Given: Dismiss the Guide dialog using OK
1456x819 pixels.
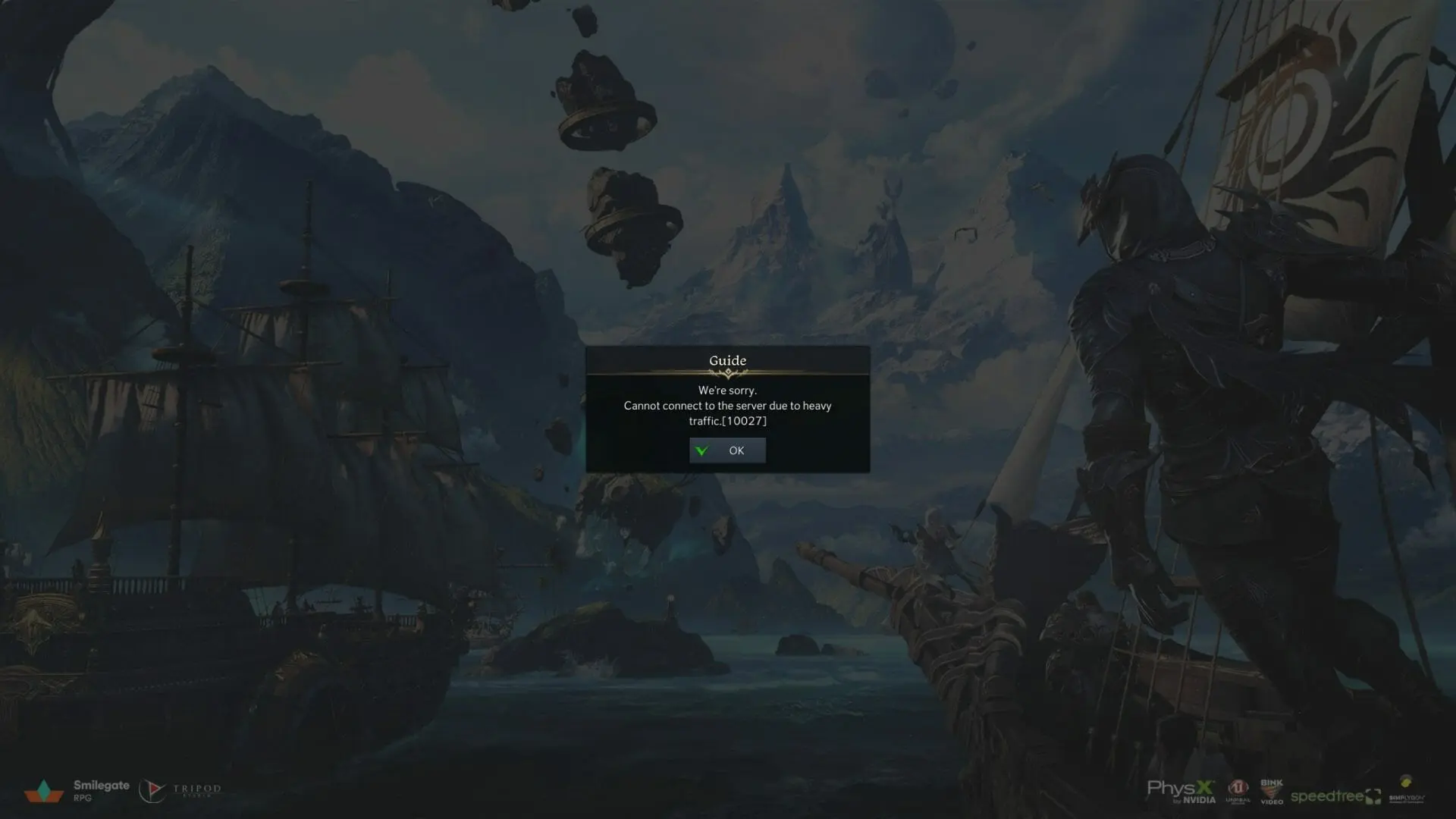Looking at the screenshot, I should [726, 450].
